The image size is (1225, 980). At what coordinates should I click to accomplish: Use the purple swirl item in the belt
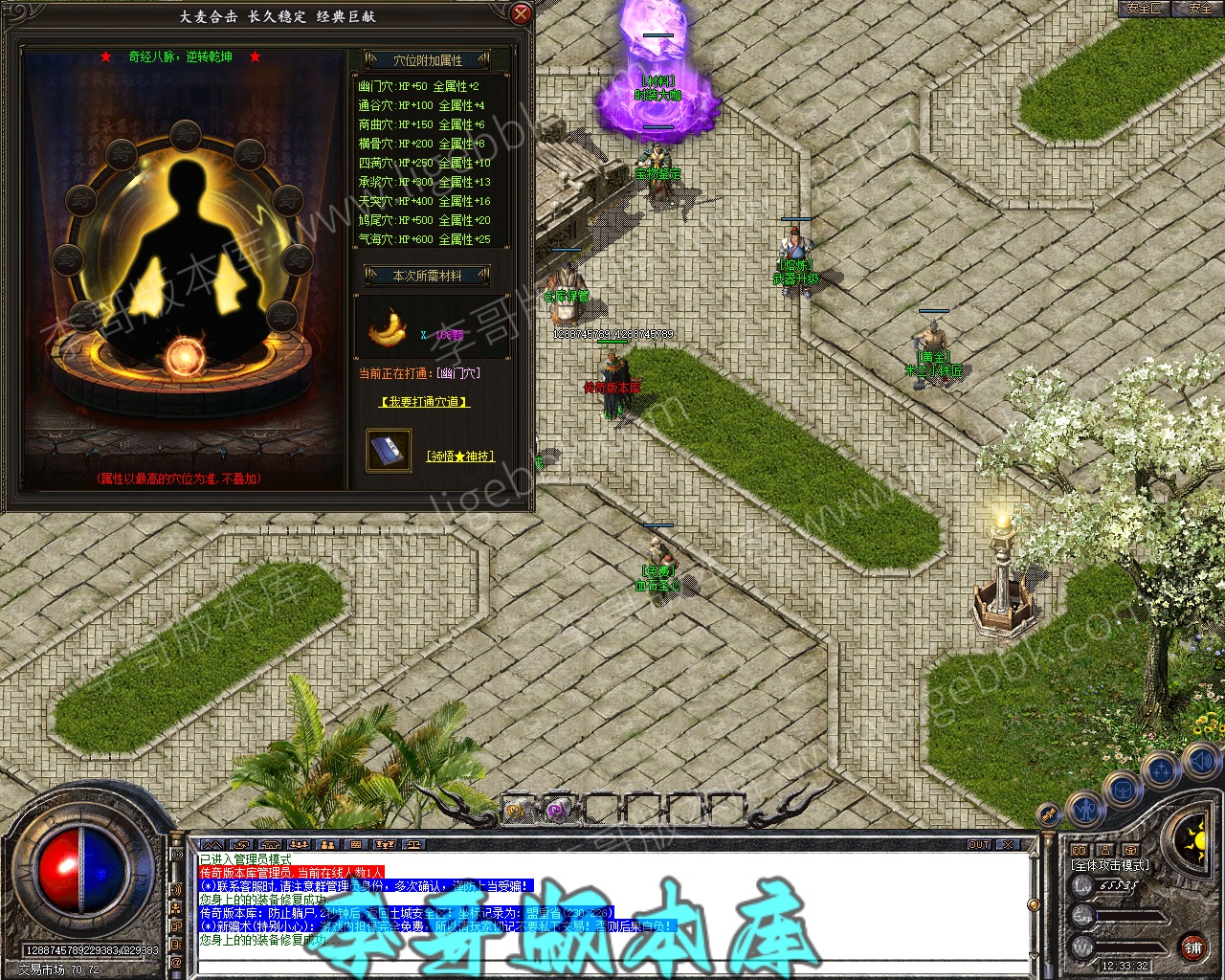click(x=557, y=811)
